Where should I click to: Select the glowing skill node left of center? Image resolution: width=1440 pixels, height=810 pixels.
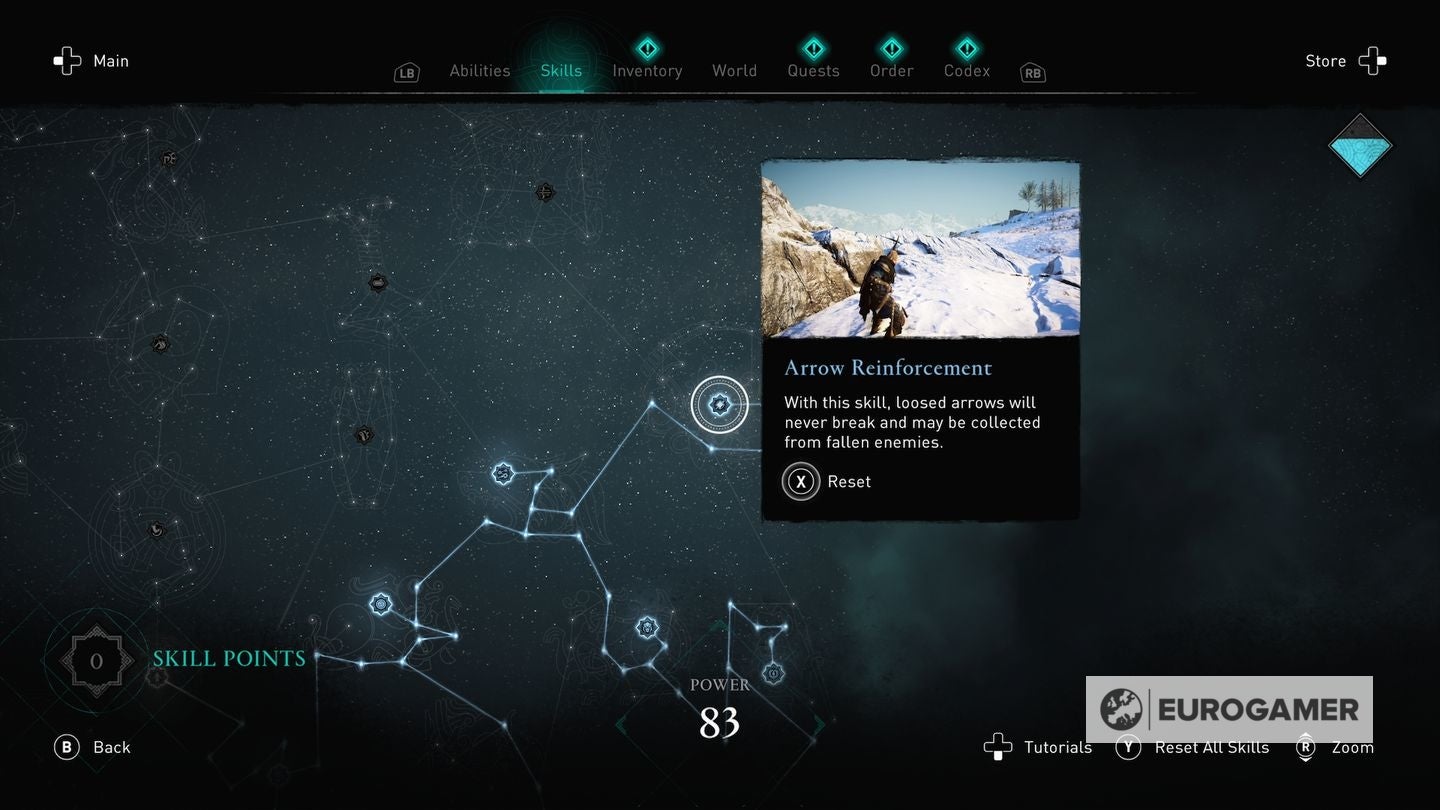pos(501,473)
